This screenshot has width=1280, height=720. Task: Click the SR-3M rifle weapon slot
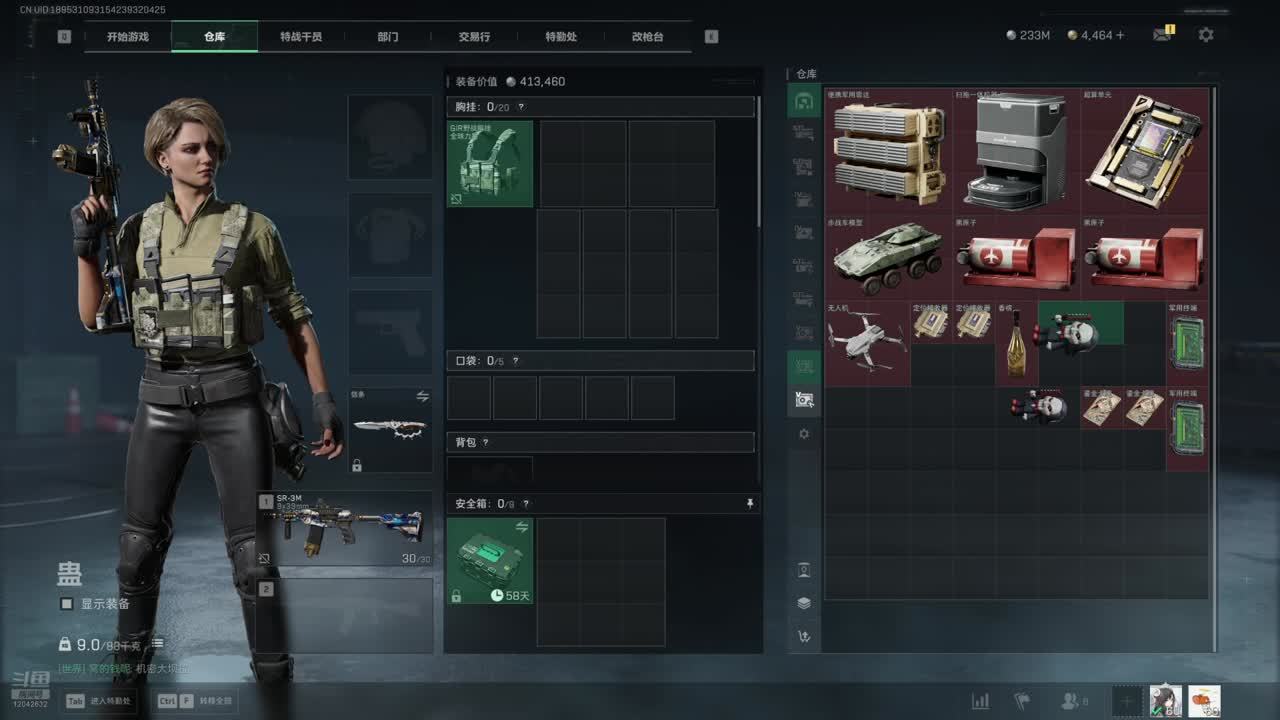(346, 528)
